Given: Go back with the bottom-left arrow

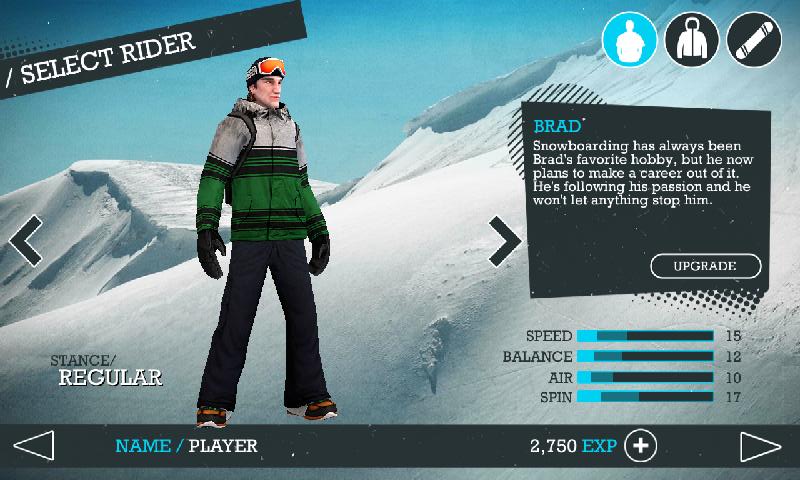Looking at the screenshot, I should [x=33, y=445].
